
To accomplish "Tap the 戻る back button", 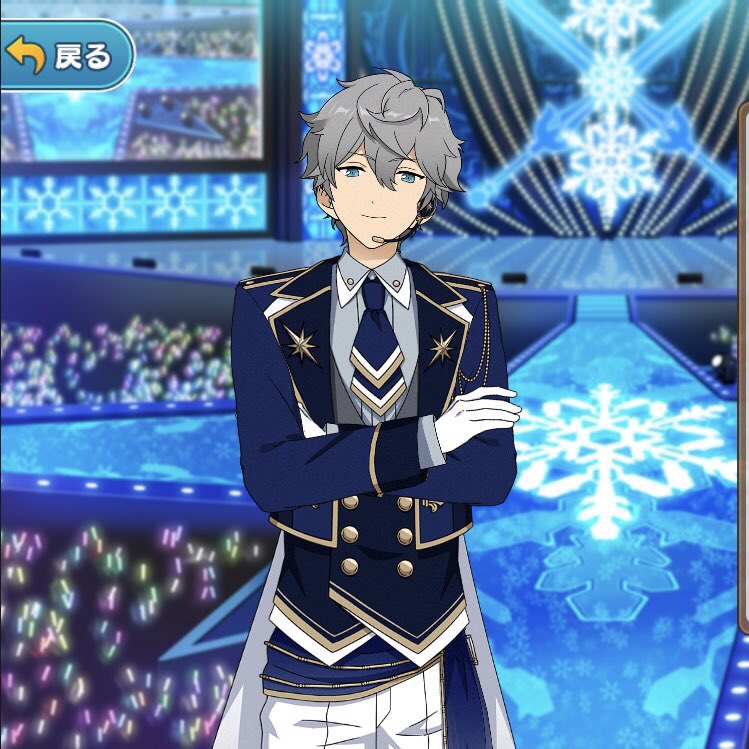I will pyautogui.click(x=62, y=56).
